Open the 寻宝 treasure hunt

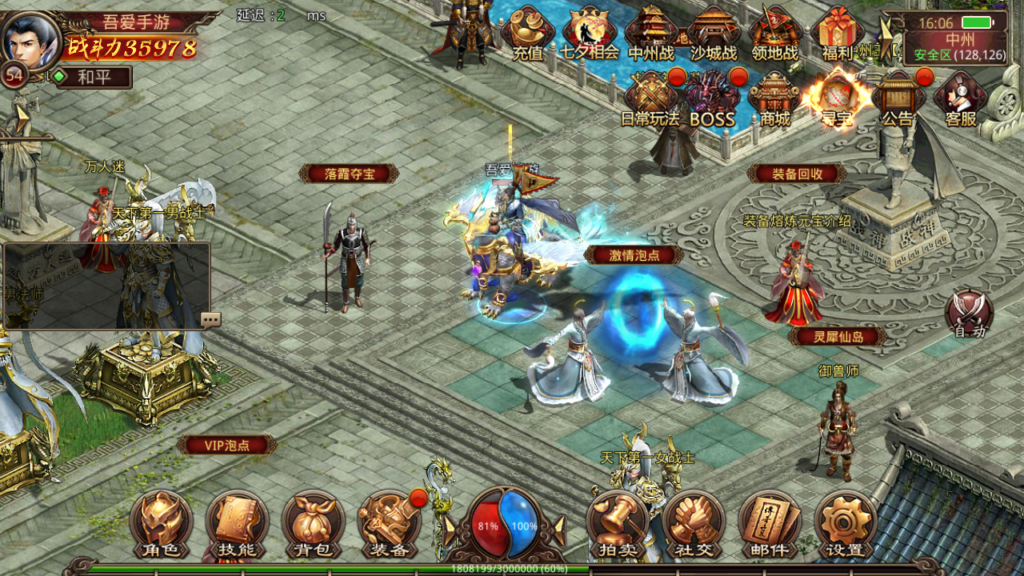[837, 98]
